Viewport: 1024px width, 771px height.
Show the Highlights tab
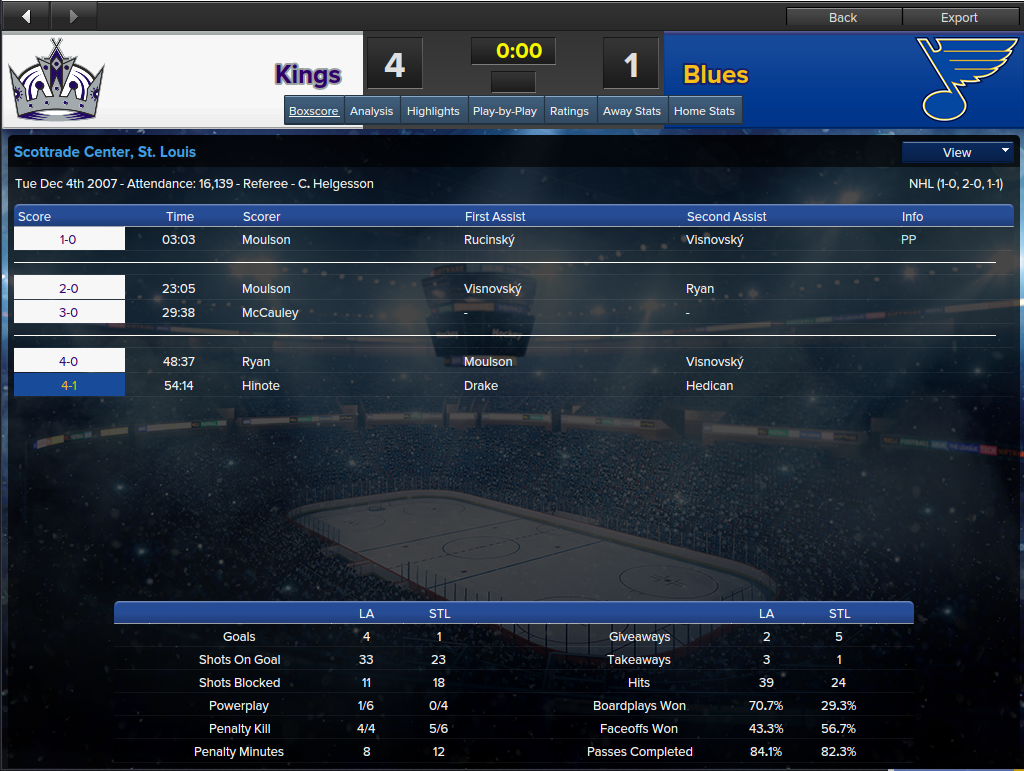pos(433,111)
